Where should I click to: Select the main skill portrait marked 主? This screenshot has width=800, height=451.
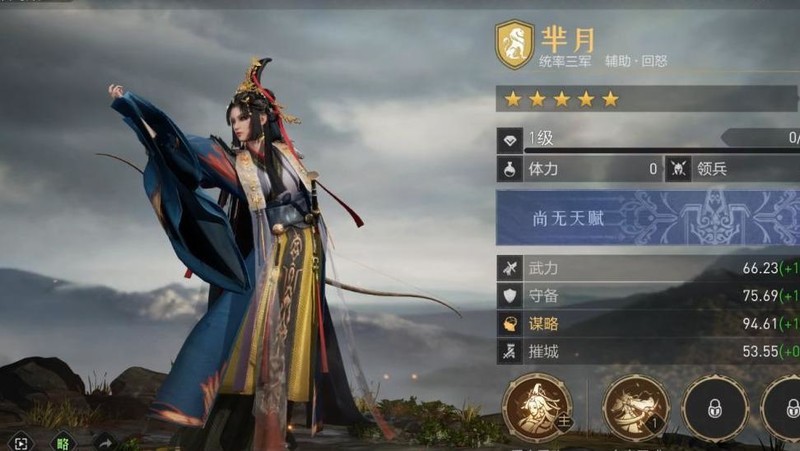(x=538, y=407)
